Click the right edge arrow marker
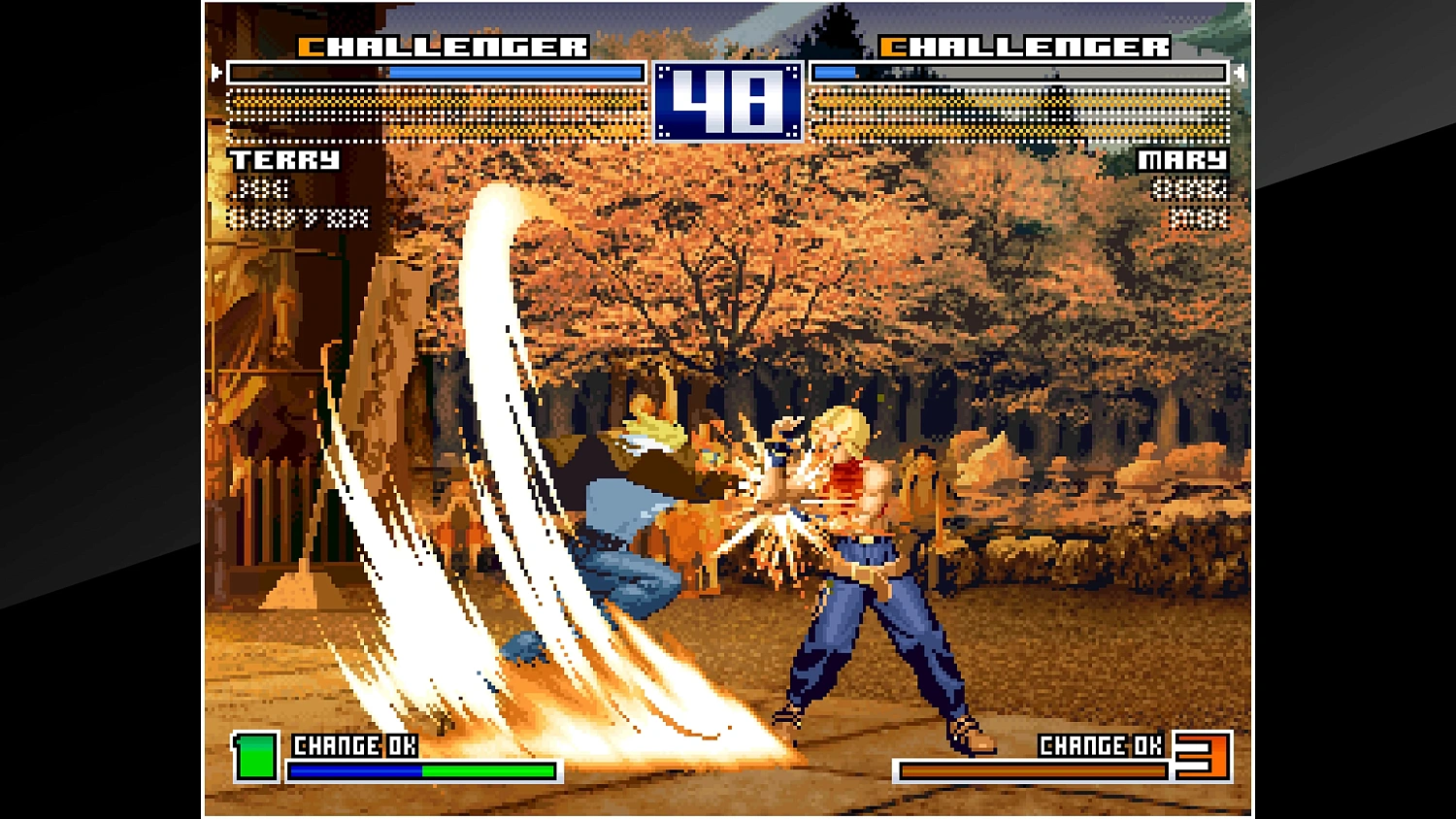This screenshot has height=819, width=1456. pyautogui.click(x=1240, y=71)
